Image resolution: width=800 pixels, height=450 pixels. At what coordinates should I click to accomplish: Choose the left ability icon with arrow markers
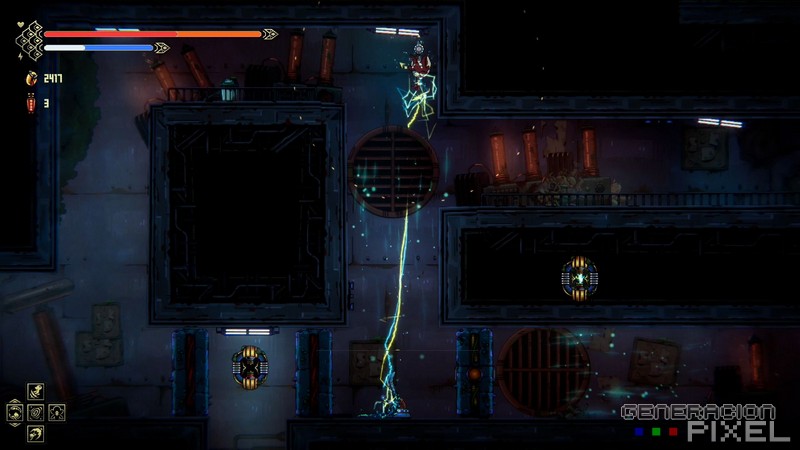tap(16, 411)
